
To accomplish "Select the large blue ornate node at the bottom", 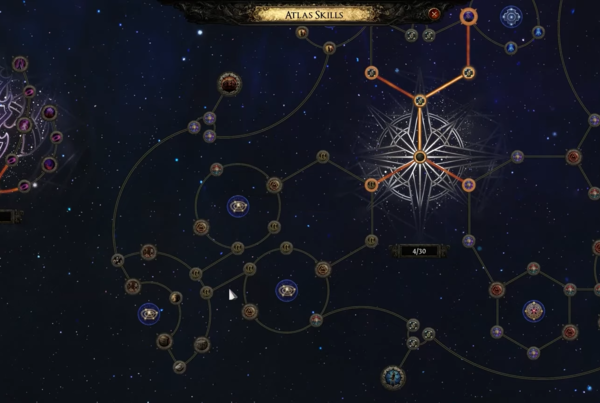I will click(393, 377).
